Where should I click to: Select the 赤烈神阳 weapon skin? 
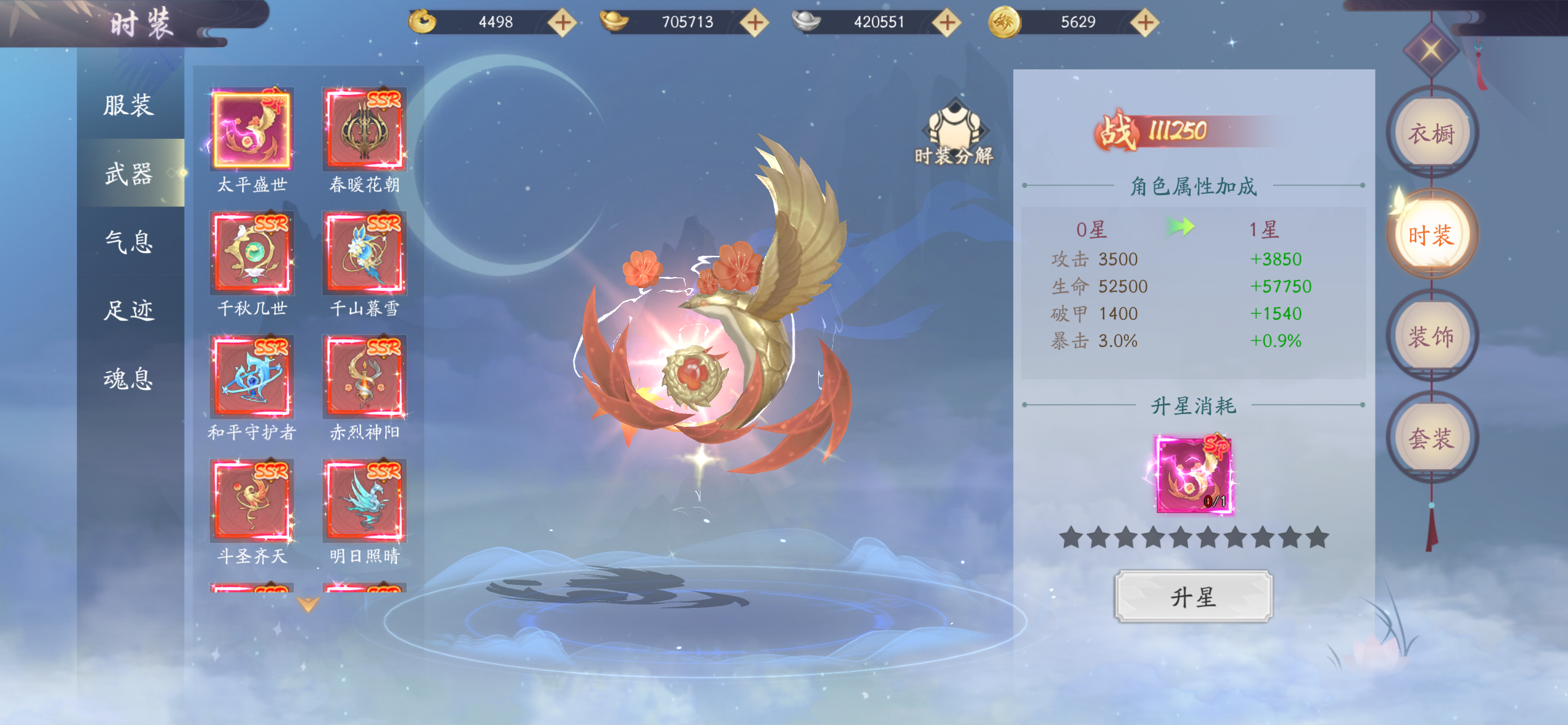pyautogui.click(x=364, y=377)
